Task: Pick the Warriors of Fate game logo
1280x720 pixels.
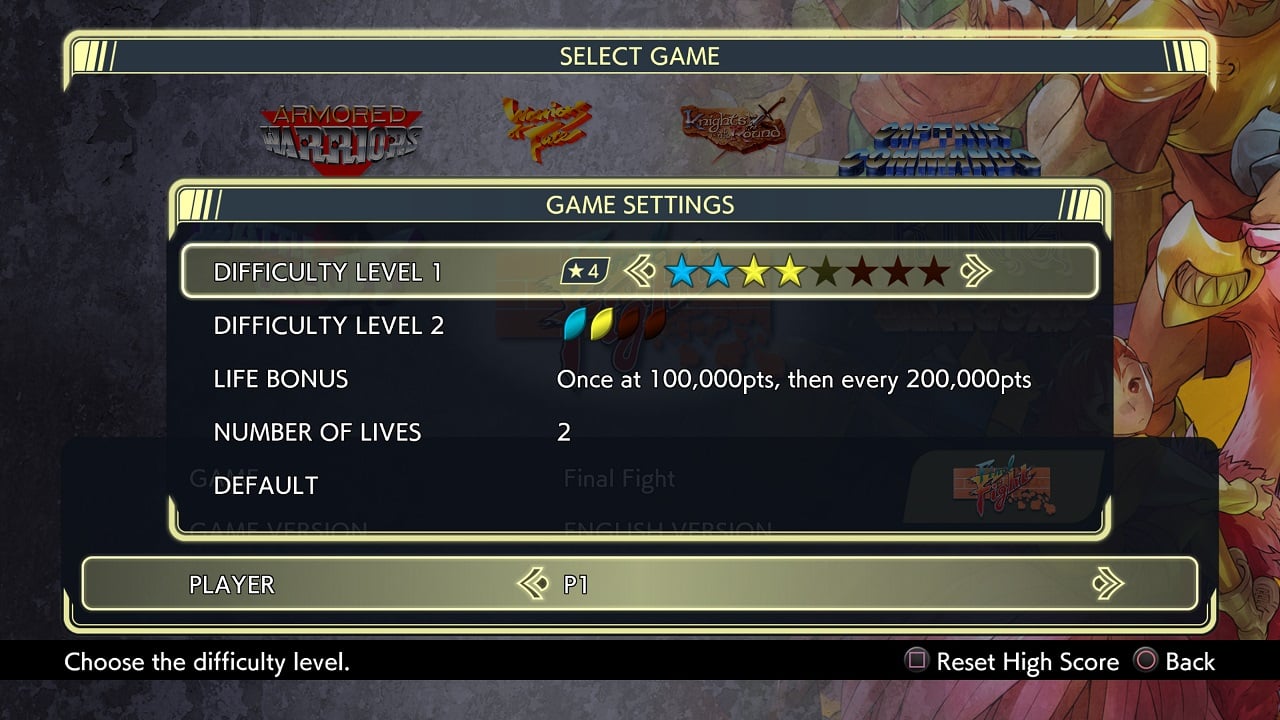Action: tap(546, 130)
